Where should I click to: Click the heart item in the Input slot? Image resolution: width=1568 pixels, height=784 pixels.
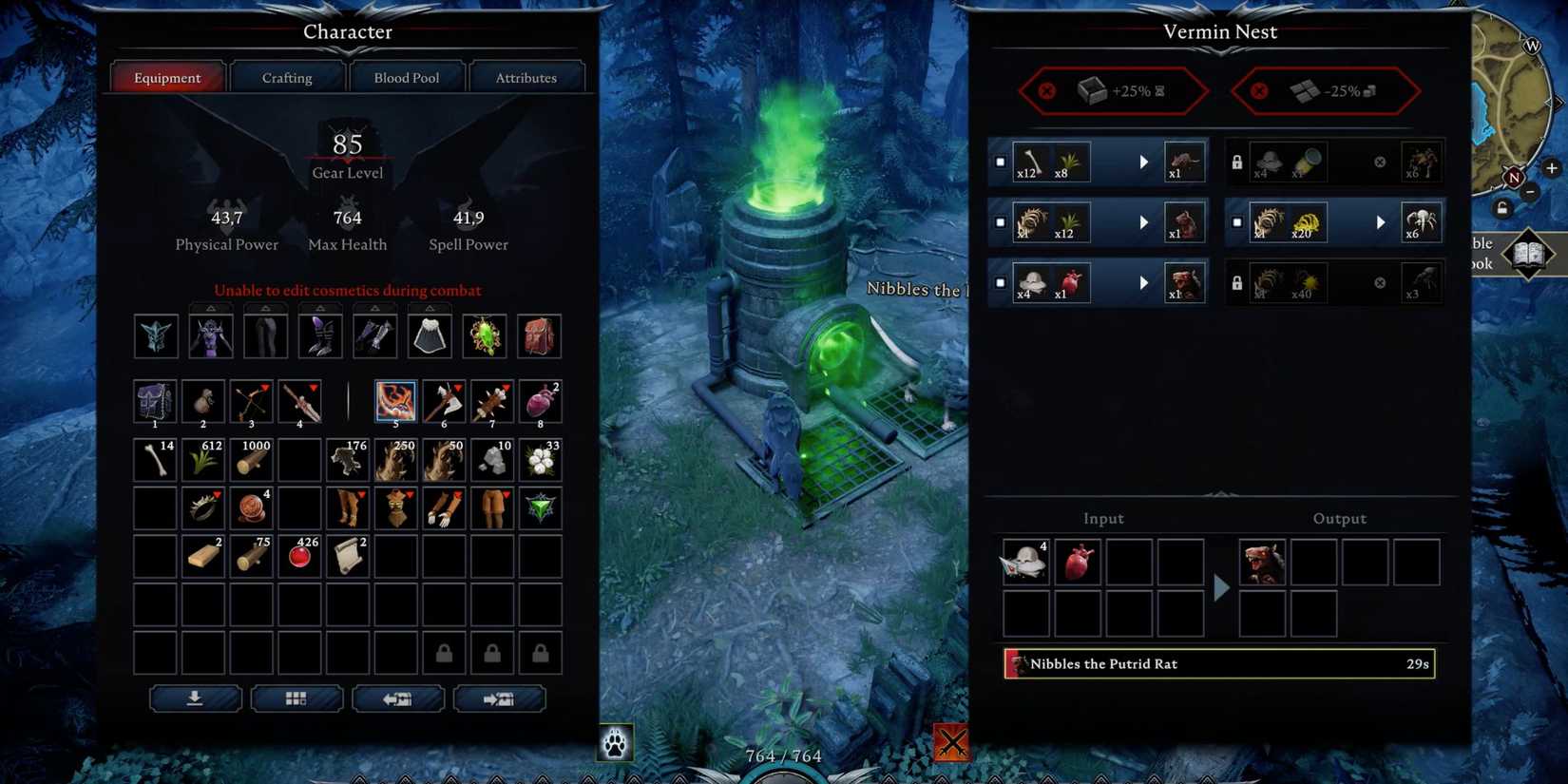click(1078, 562)
